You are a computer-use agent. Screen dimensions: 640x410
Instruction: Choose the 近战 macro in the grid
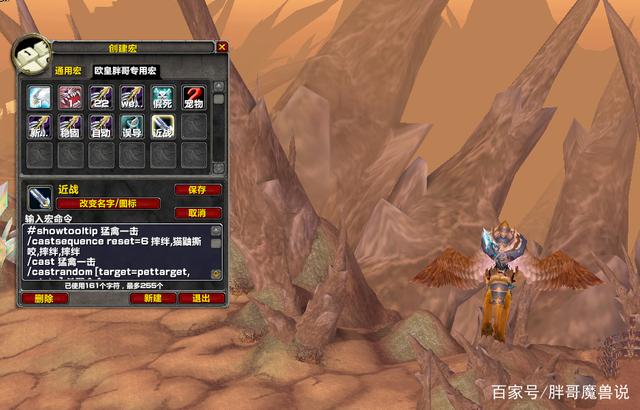tap(163, 127)
